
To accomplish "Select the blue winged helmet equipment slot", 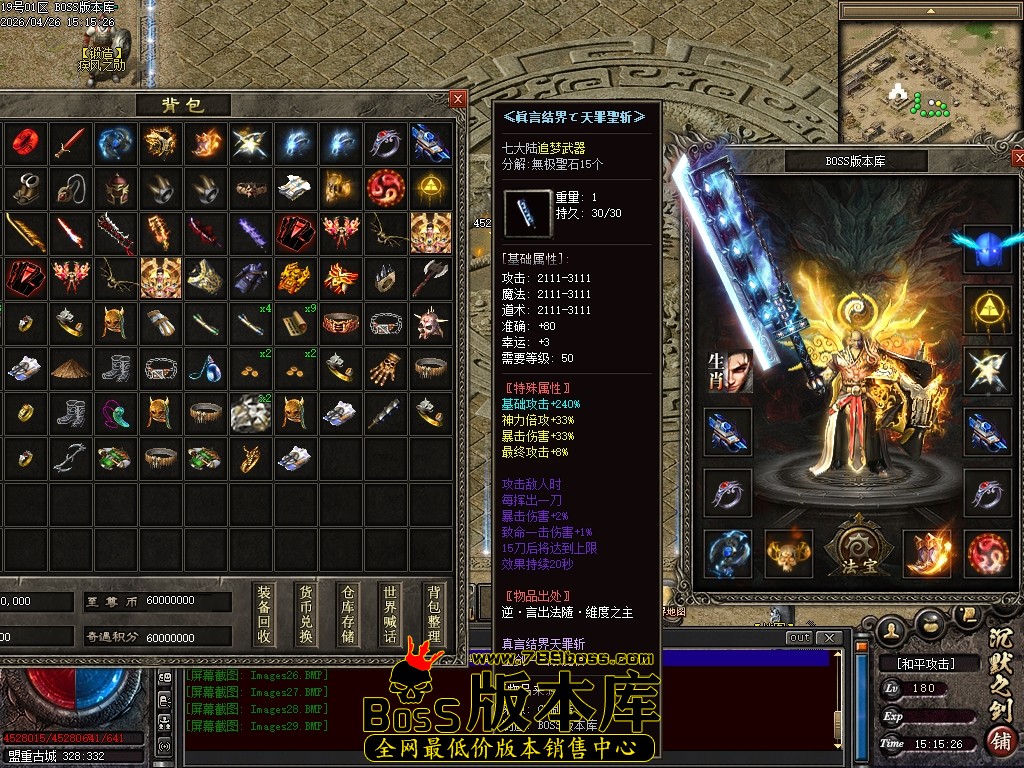I will point(987,247).
